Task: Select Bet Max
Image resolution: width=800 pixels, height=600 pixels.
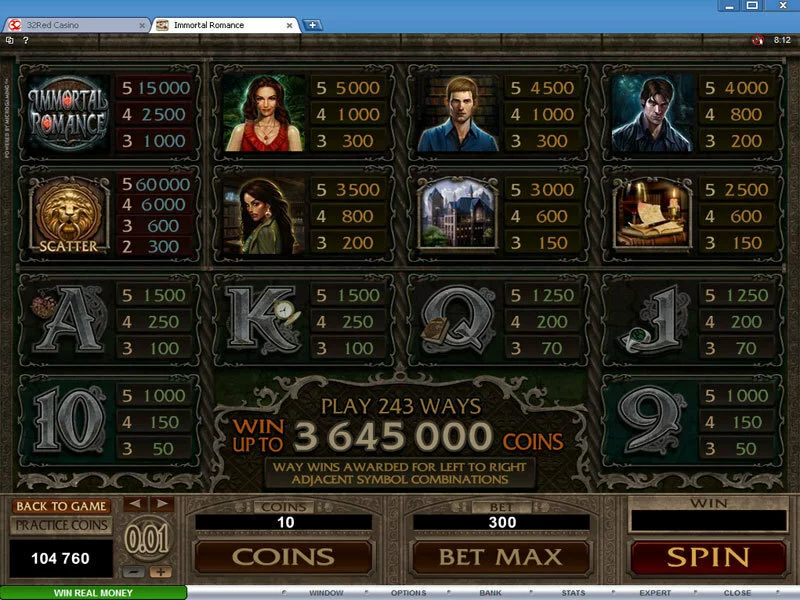Action: point(500,556)
